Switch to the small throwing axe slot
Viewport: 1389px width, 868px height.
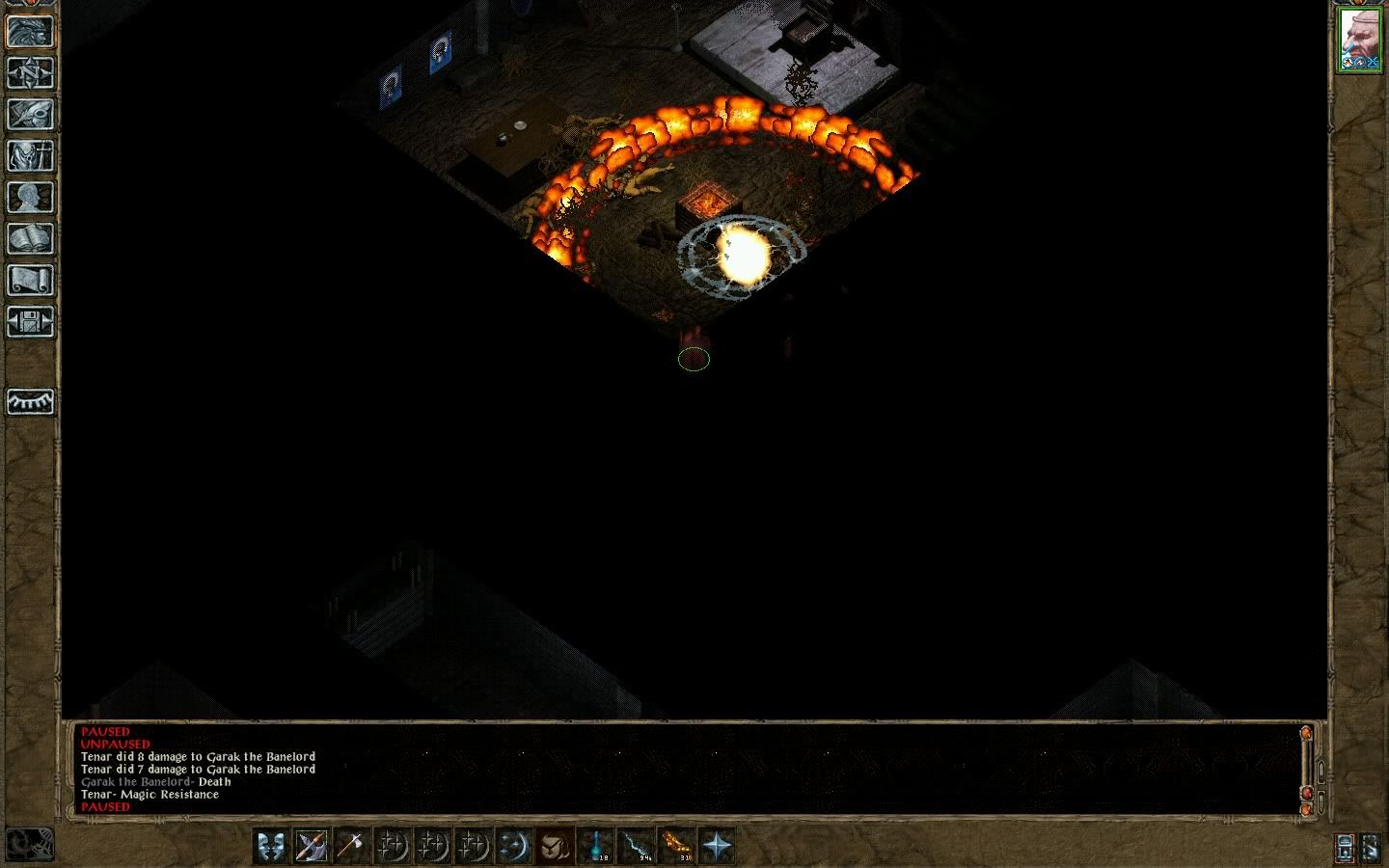click(x=350, y=846)
